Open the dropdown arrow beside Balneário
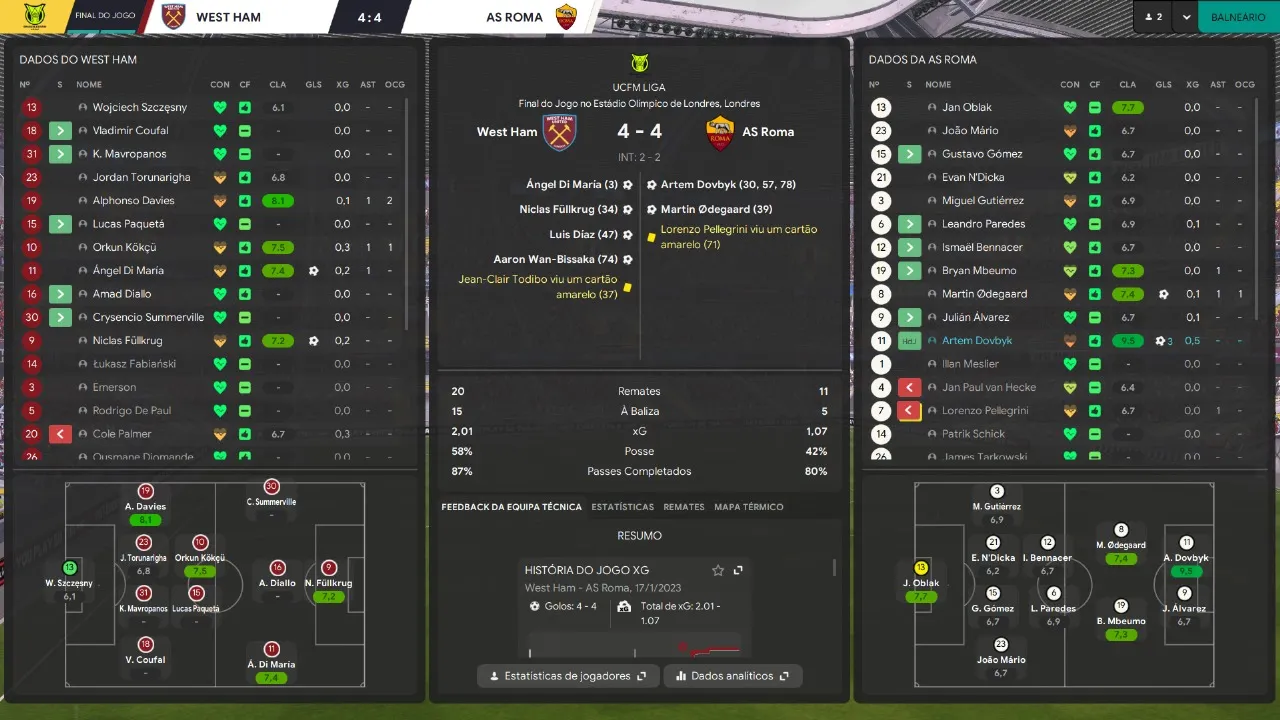The width and height of the screenshot is (1280, 720). (x=1186, y=17)
